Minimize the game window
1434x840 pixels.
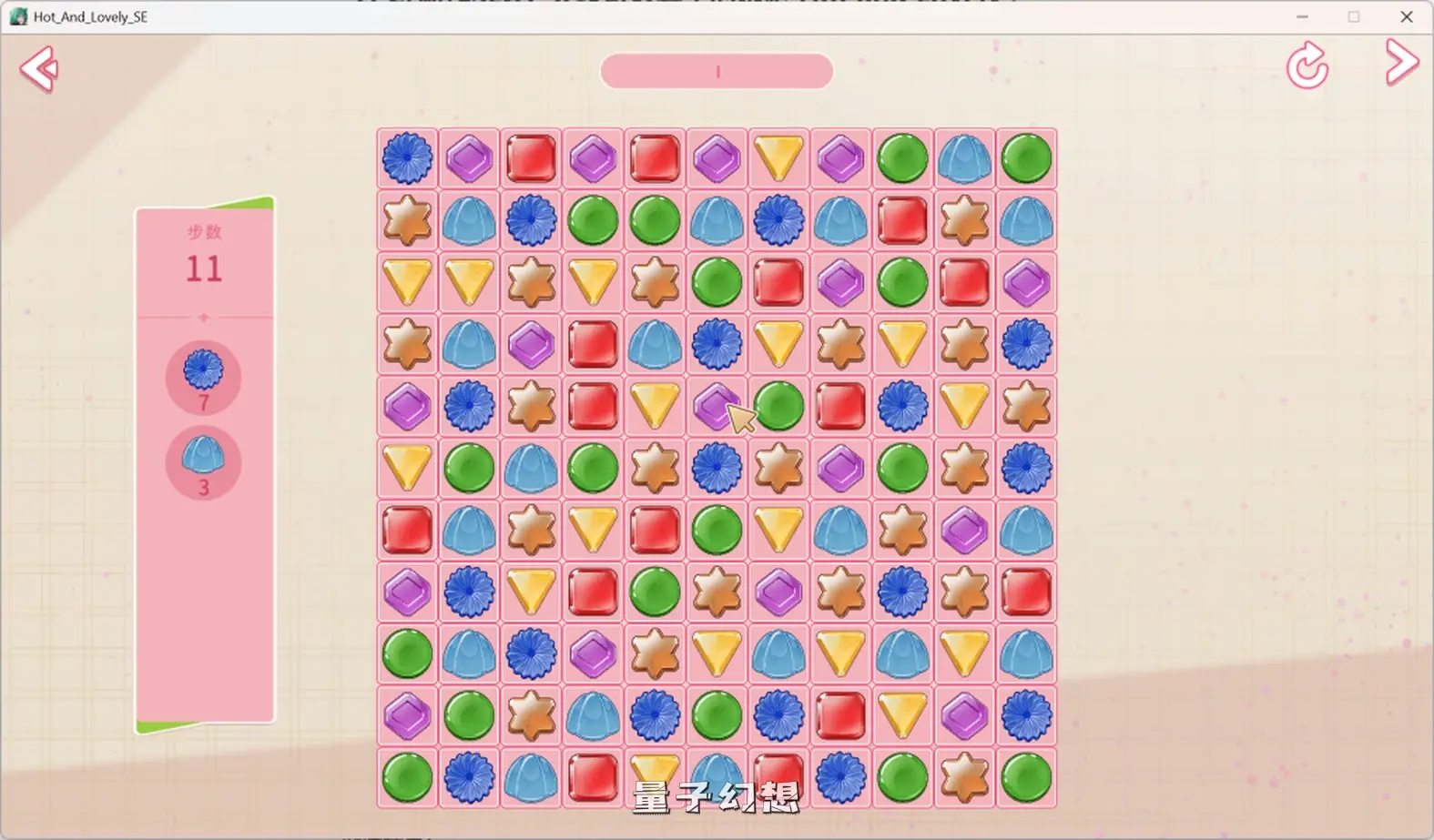[x=1302, y=16]
